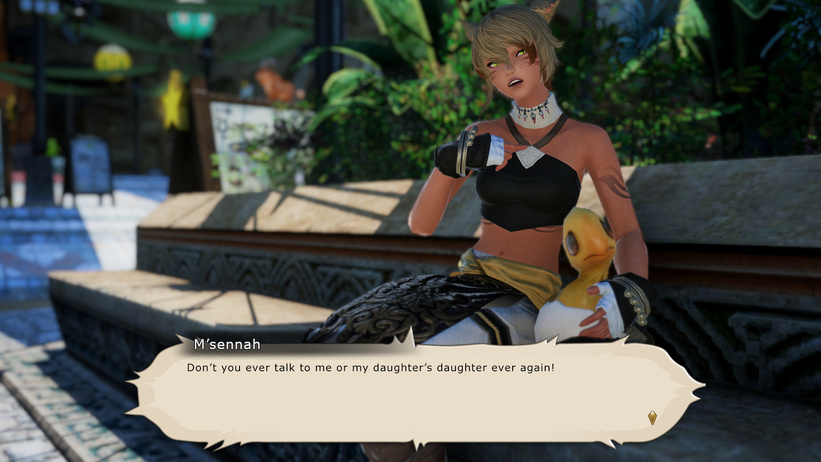Screen dimensions: 821x462
Task: Advance dialogue with the gold arrow indicator
Action: tap(652, 417)
